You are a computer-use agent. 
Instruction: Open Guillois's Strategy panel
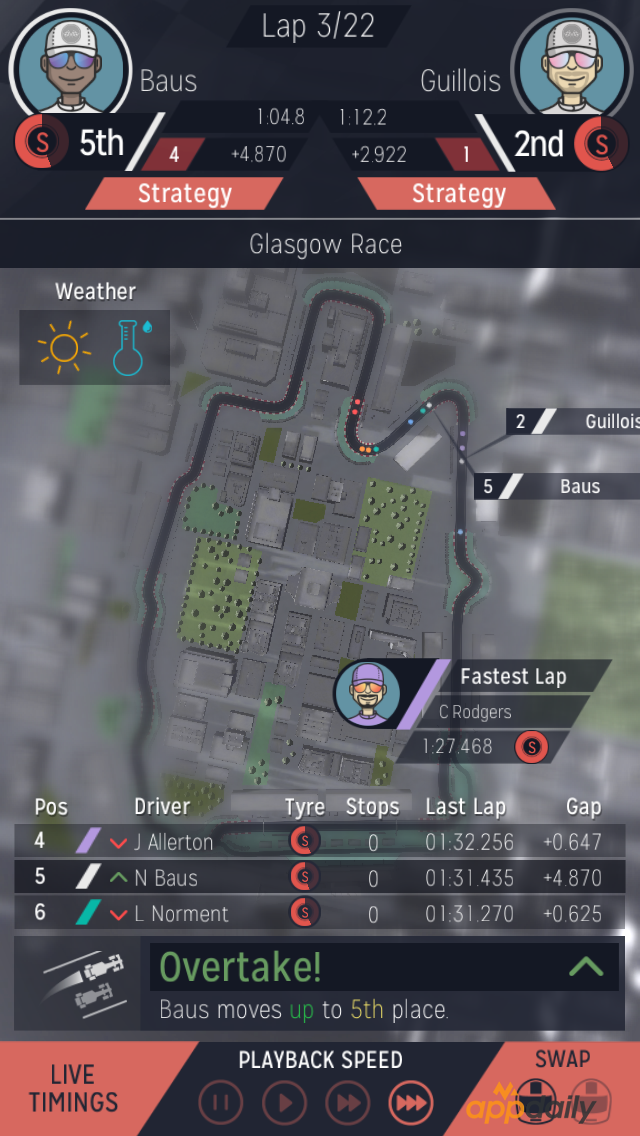point(459,194)
